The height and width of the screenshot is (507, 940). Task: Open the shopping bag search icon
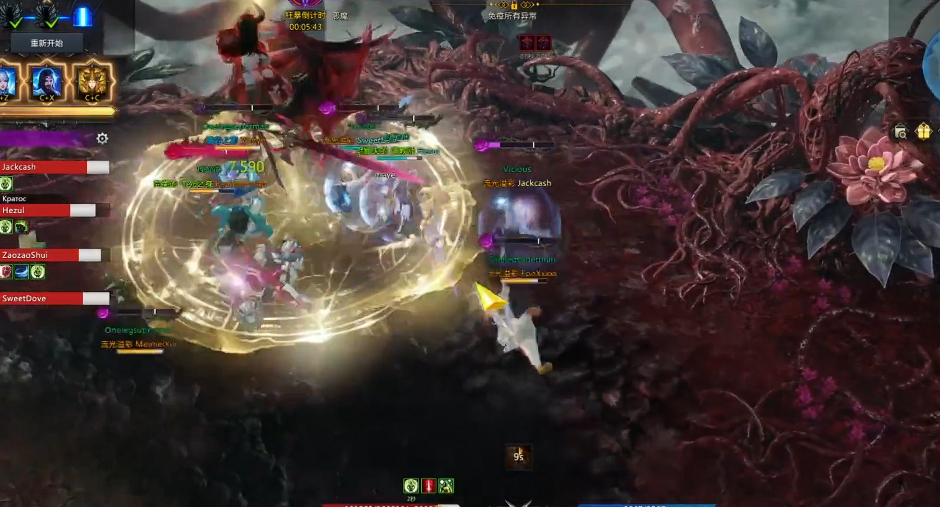pyautogui.click(x=901, y=132)
